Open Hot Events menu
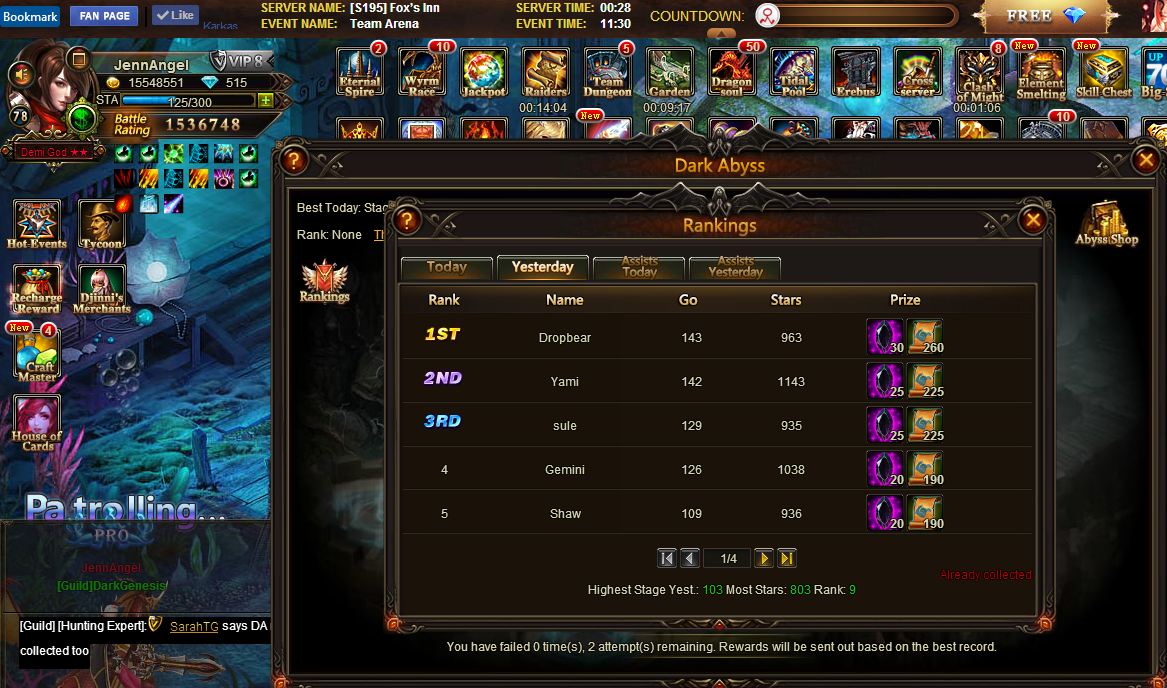This screenshot has height=688, width=1167. click(x=37, y=224)
